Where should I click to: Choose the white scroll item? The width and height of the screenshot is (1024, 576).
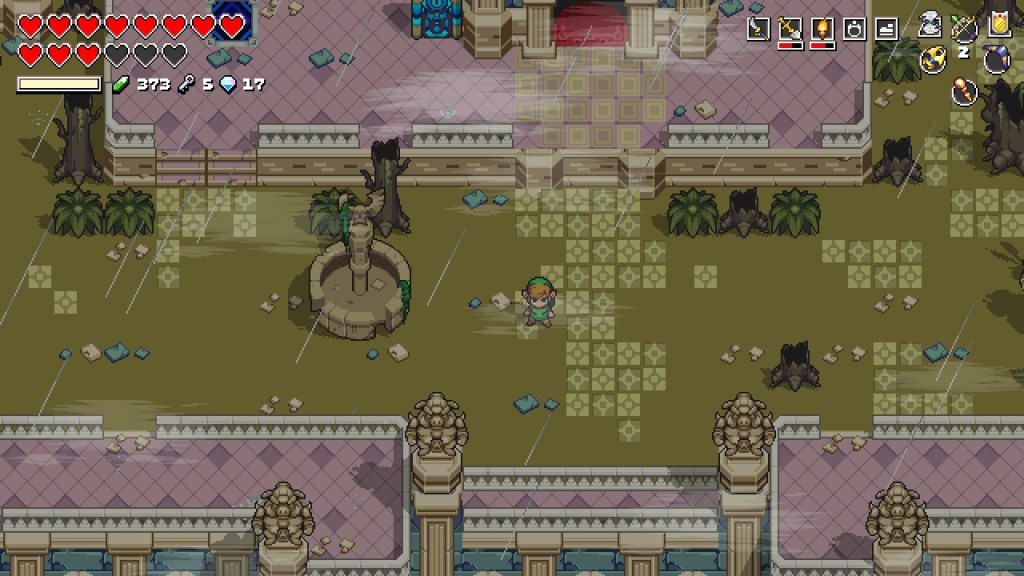tap(930, 26)
